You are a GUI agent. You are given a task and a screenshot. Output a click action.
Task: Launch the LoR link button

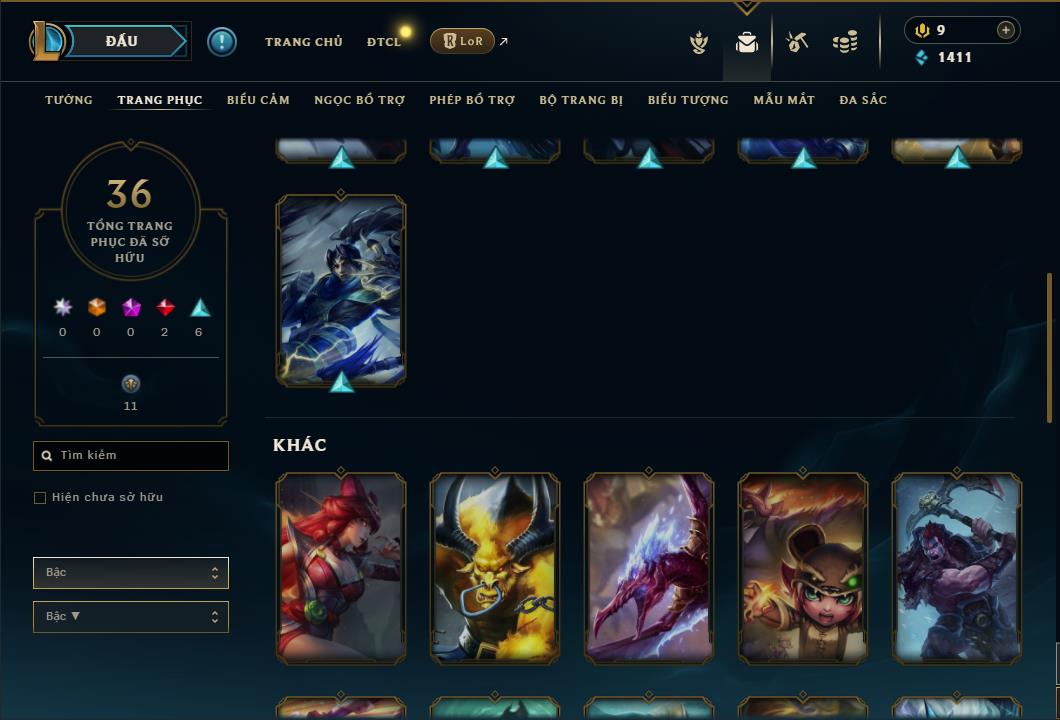(x=462, y=41)
